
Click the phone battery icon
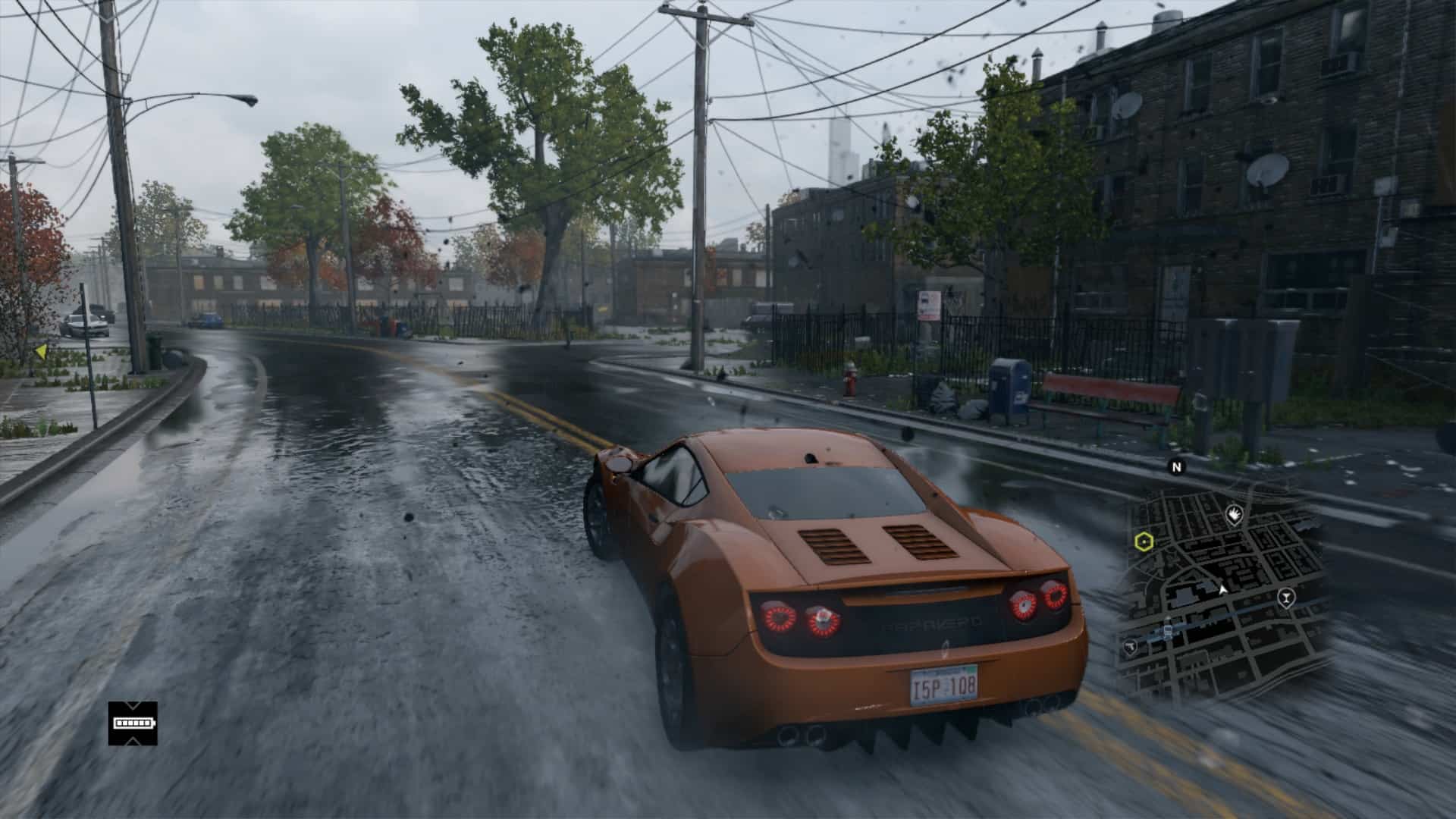click(133, 723)
